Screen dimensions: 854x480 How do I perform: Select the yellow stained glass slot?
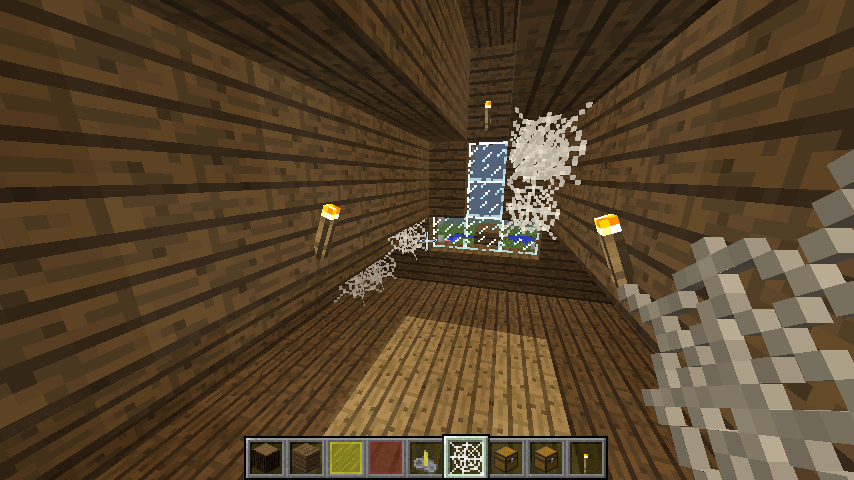(x=346, y=458)
